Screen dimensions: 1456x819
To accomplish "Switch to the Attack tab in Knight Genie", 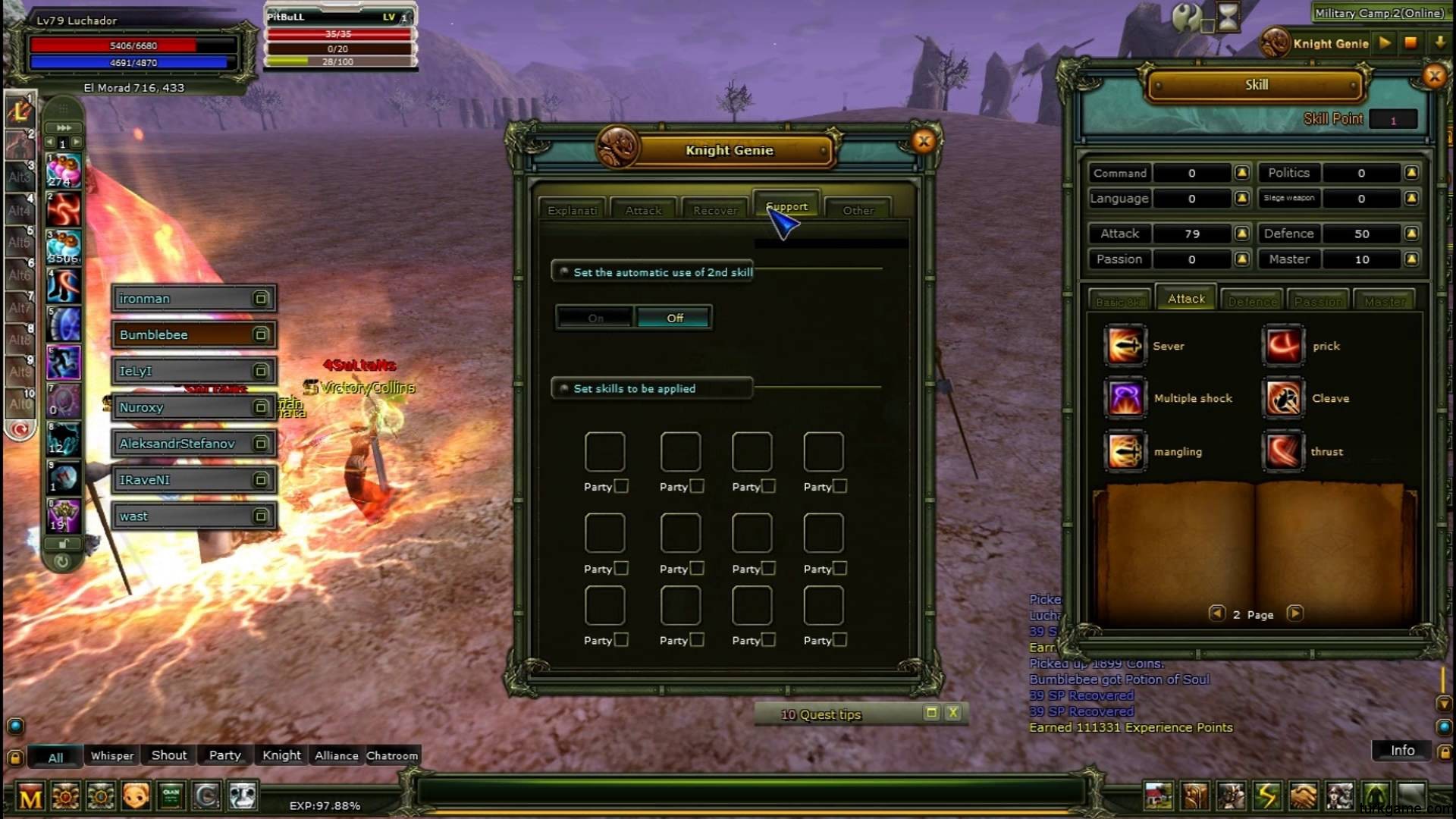I will (x=643, y=210).
